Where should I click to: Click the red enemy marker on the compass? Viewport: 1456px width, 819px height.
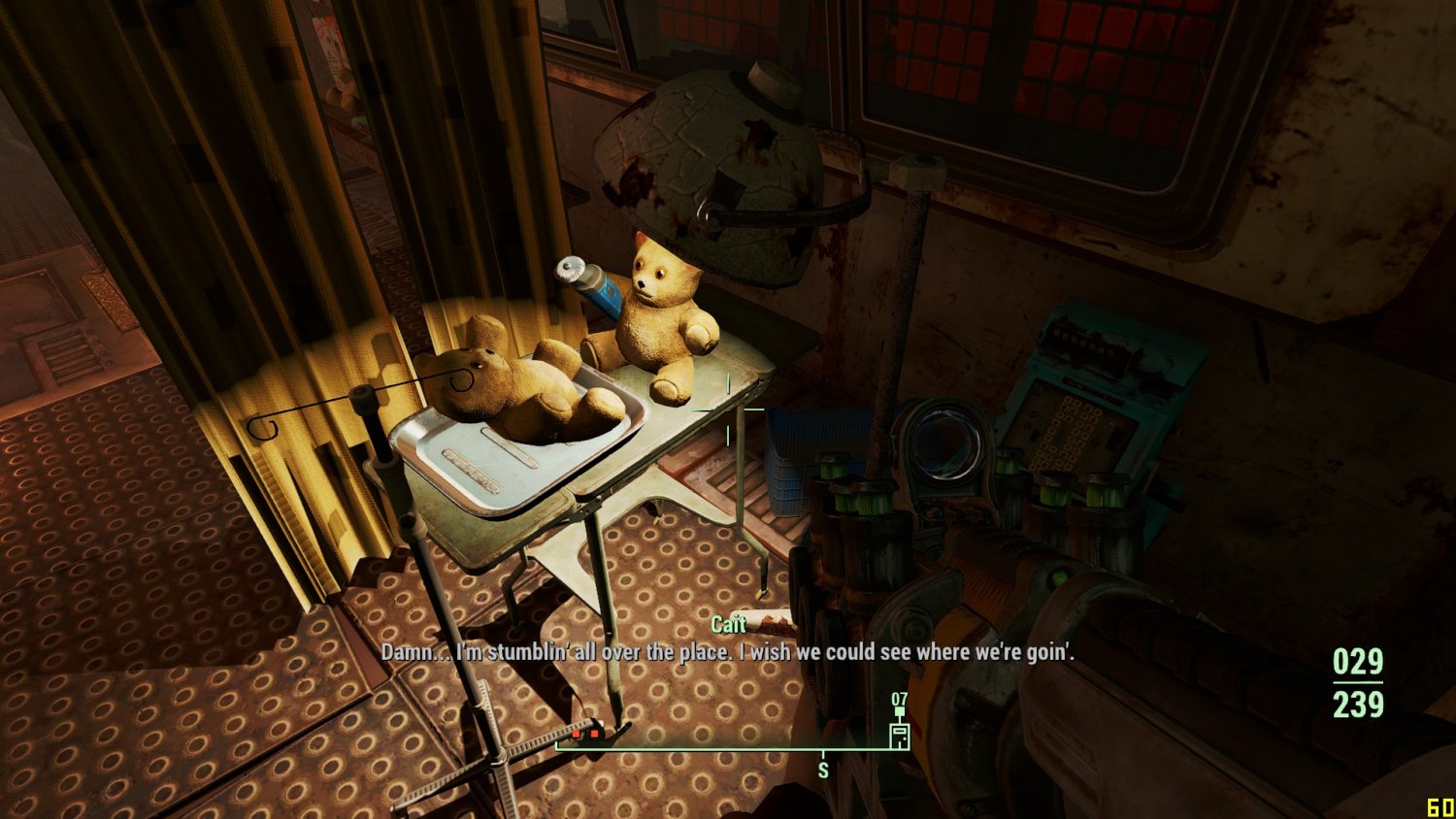[585, 734]
